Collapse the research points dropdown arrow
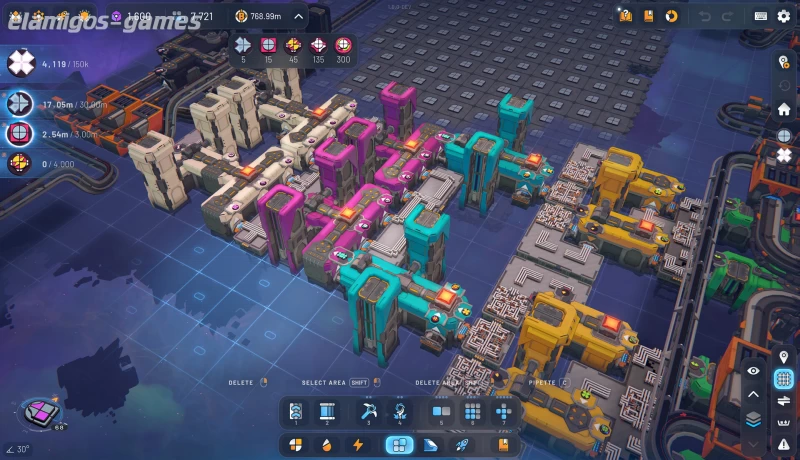 click(298, 16)
